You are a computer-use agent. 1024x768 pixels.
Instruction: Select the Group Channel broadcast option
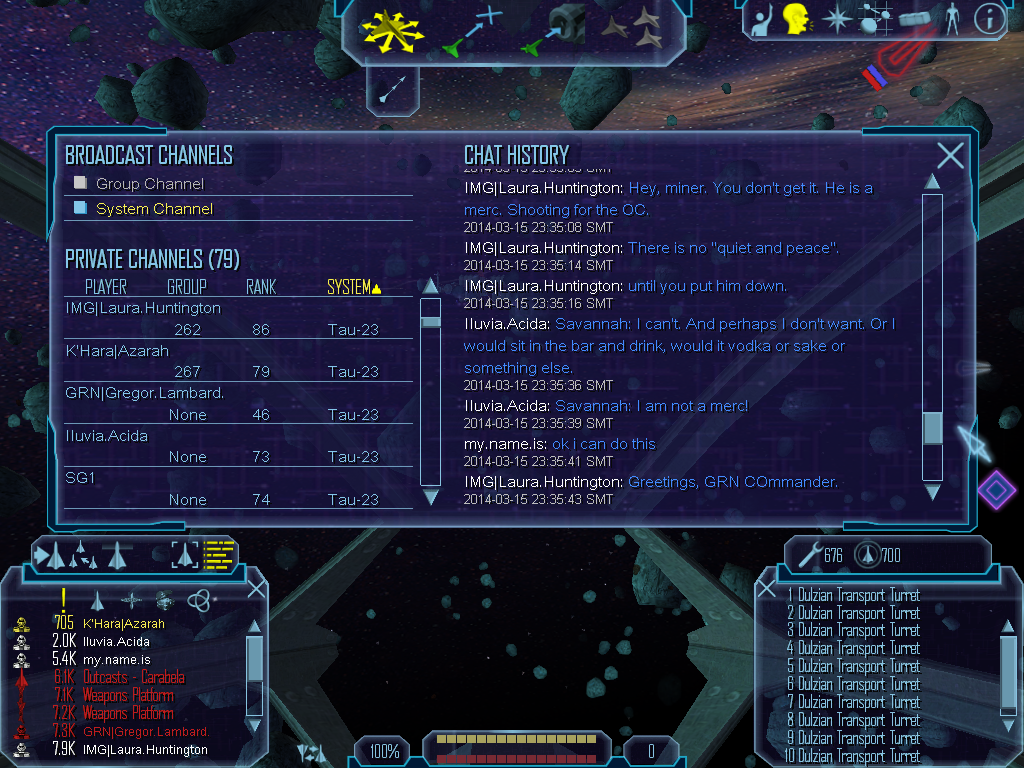pos(149,184)
